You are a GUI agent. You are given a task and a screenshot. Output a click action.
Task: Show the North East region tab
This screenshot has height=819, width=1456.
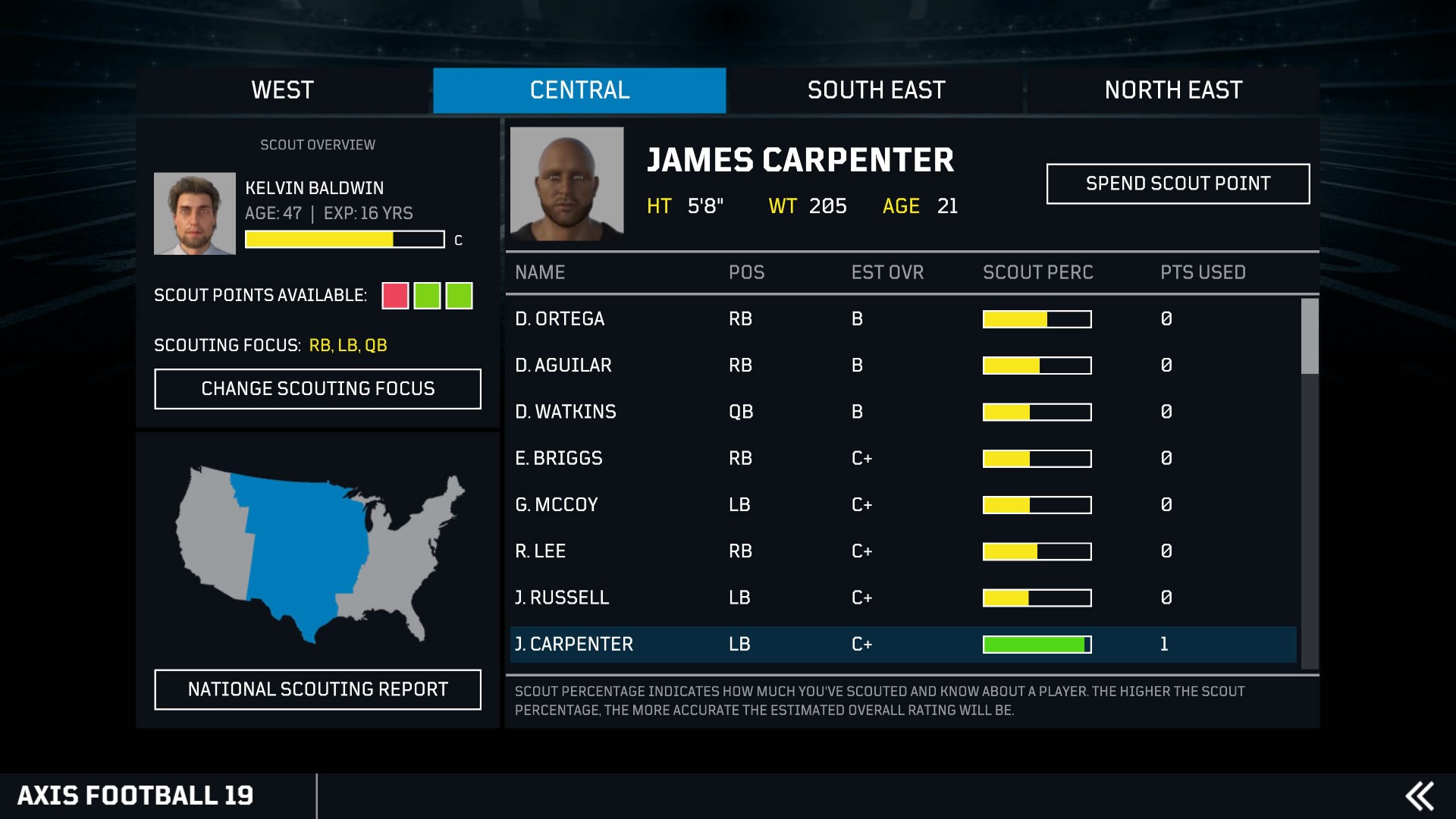click(x=1172, y=90)
